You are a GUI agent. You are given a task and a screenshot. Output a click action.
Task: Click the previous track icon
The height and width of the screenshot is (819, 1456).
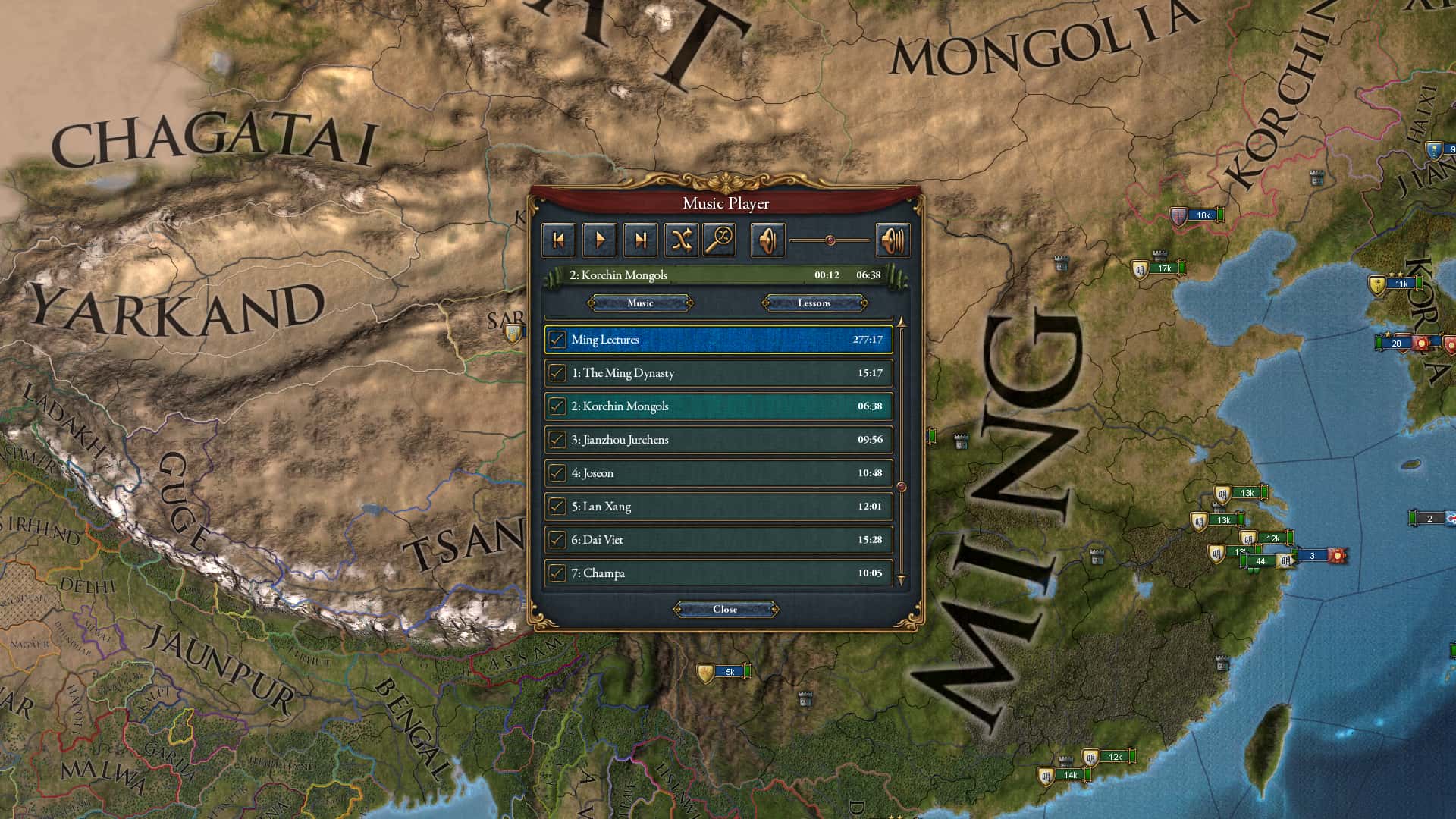pyautogui.click(x=557, y=240)
